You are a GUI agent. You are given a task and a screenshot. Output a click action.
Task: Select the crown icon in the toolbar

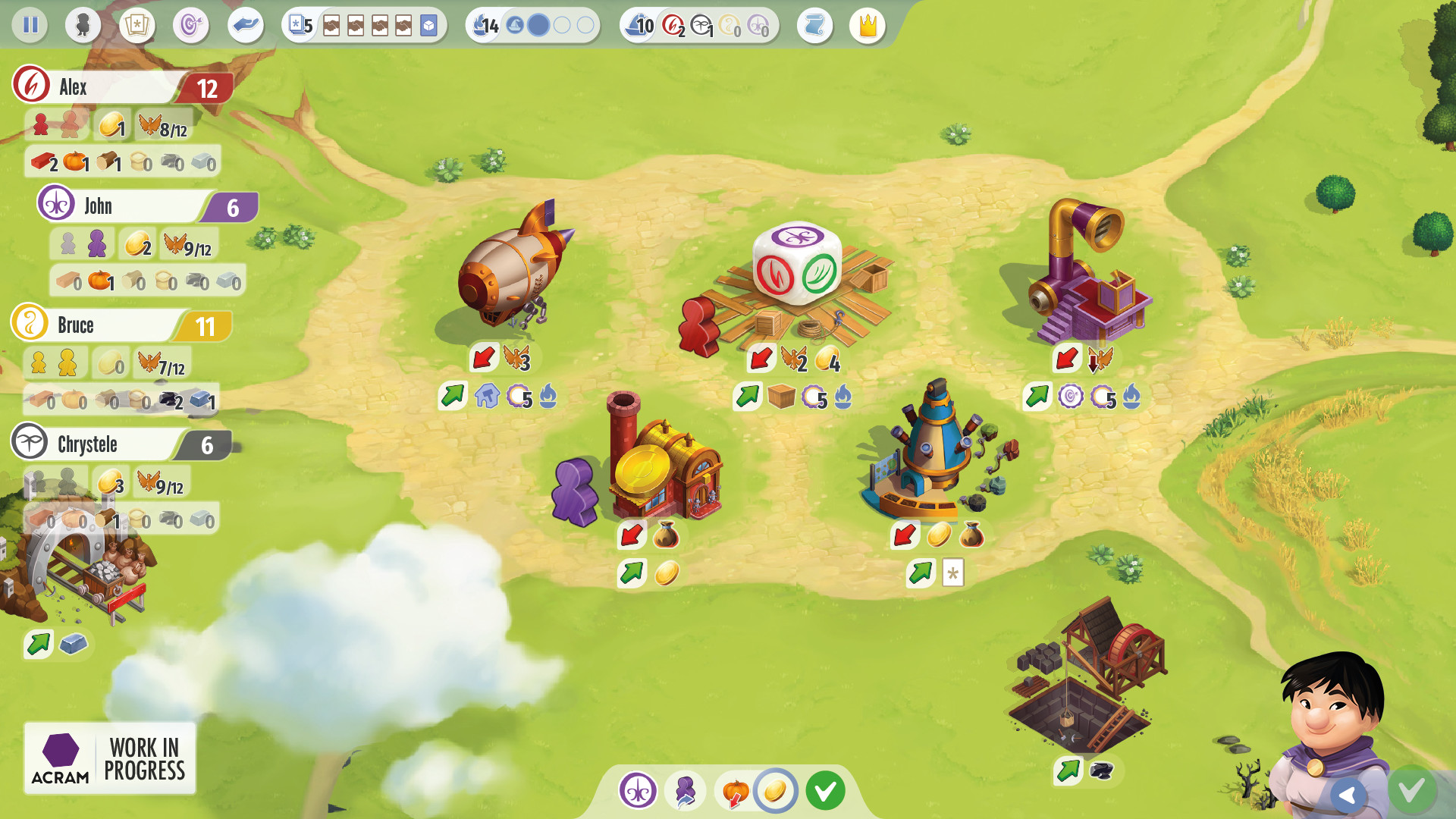click(x=867, y=25)
